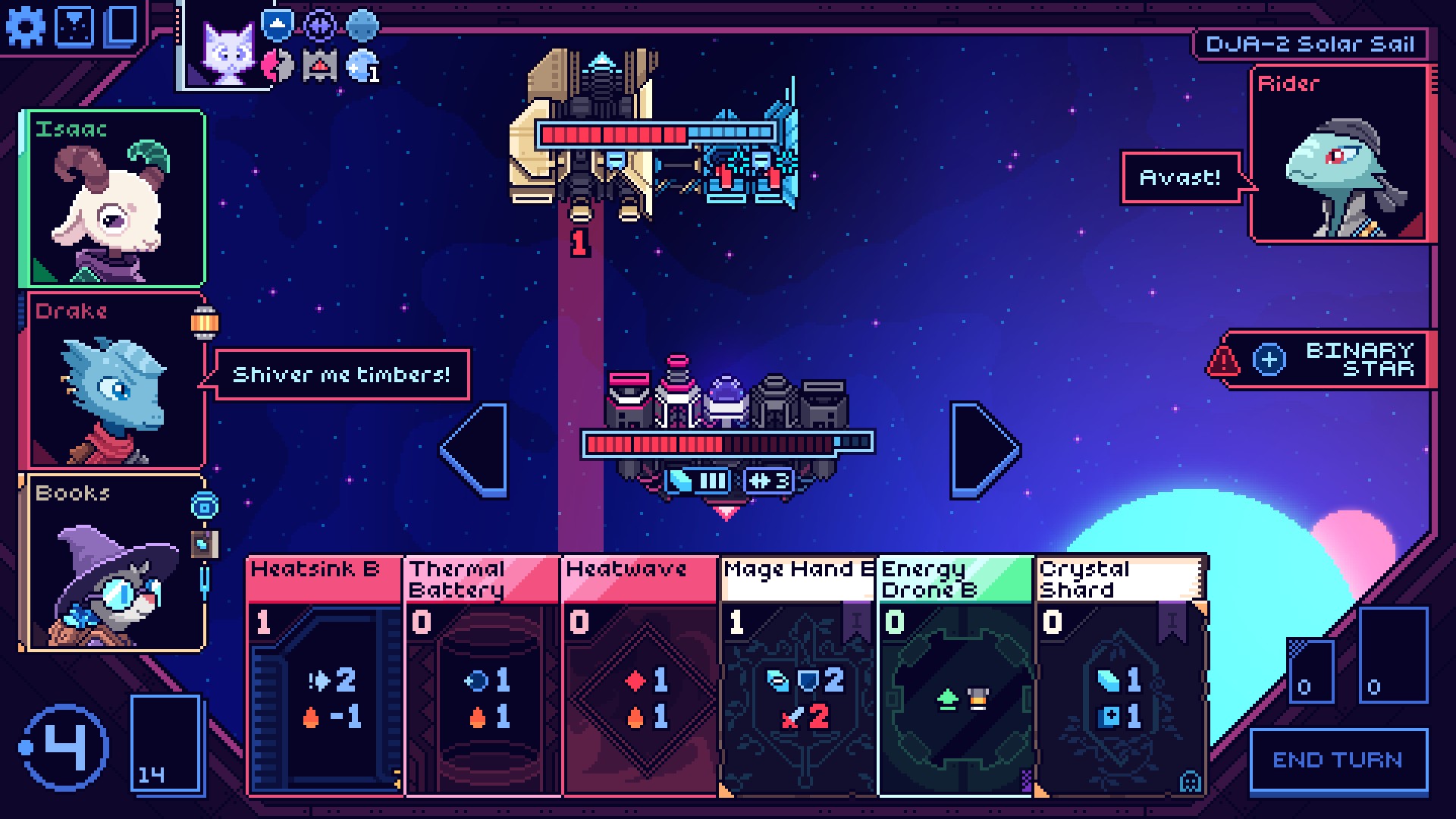Play the Heatsink B card

[x=325, y=676]
